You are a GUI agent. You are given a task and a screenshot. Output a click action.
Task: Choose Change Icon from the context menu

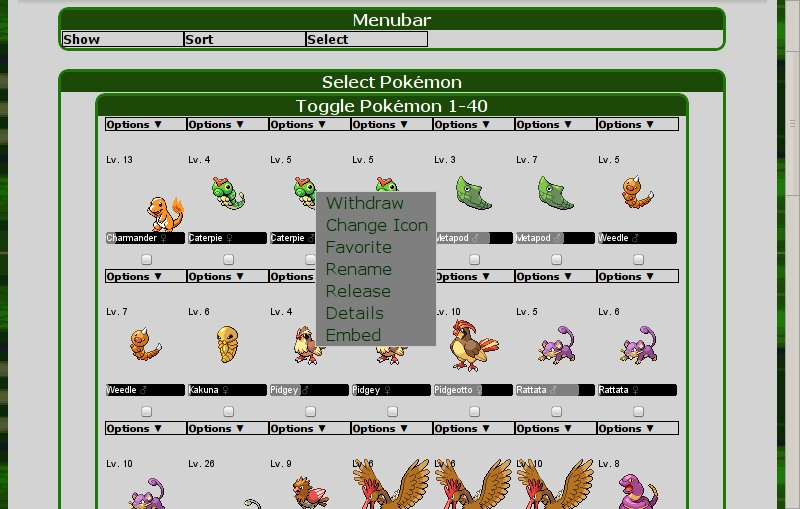click(376, 225)
